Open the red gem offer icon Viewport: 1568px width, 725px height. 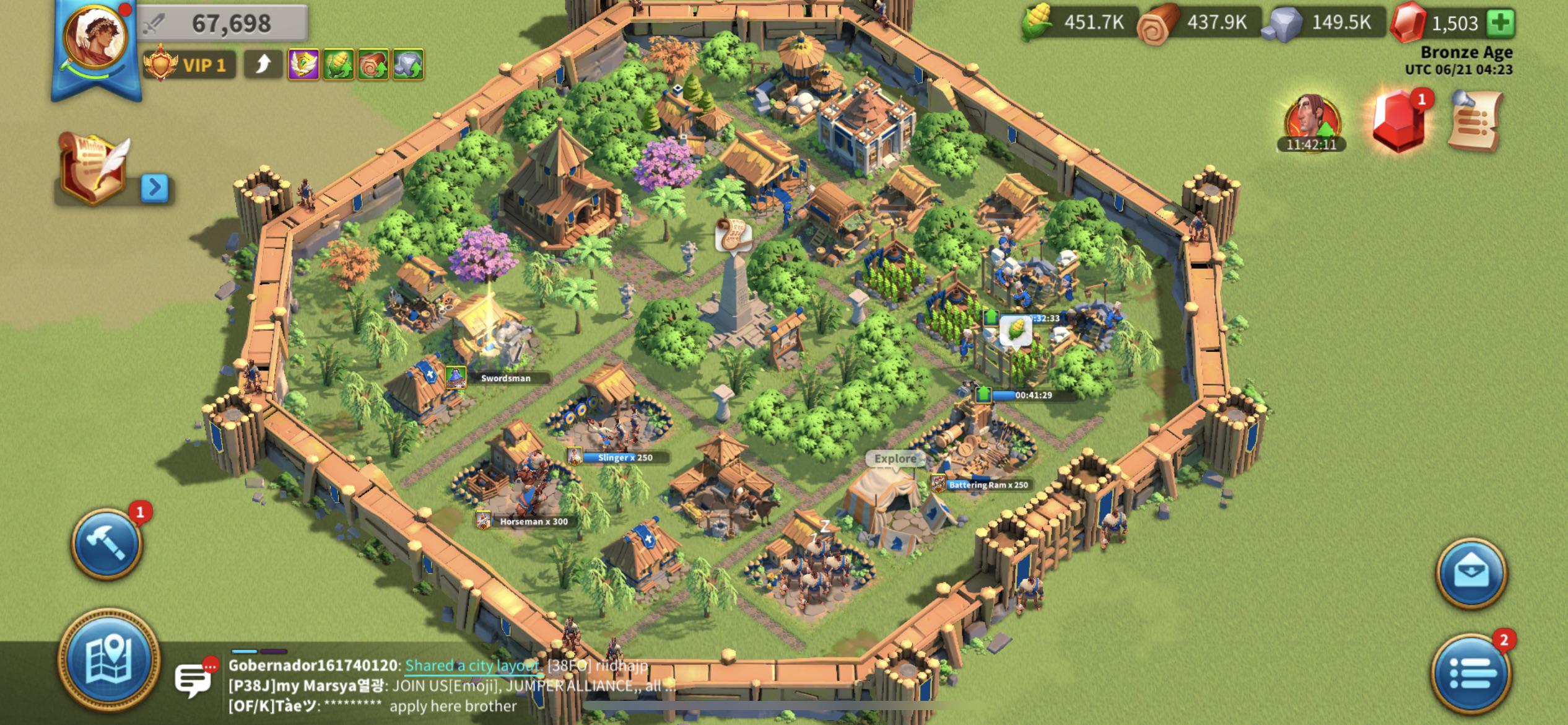pyautogui.click(x=1398, y=121)
